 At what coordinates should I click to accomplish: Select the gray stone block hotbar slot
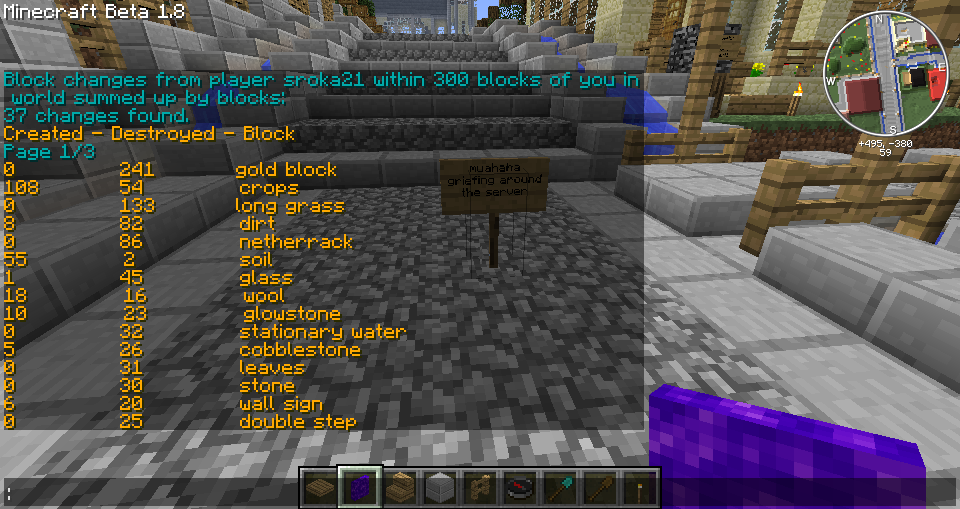(x=440, y=487)
